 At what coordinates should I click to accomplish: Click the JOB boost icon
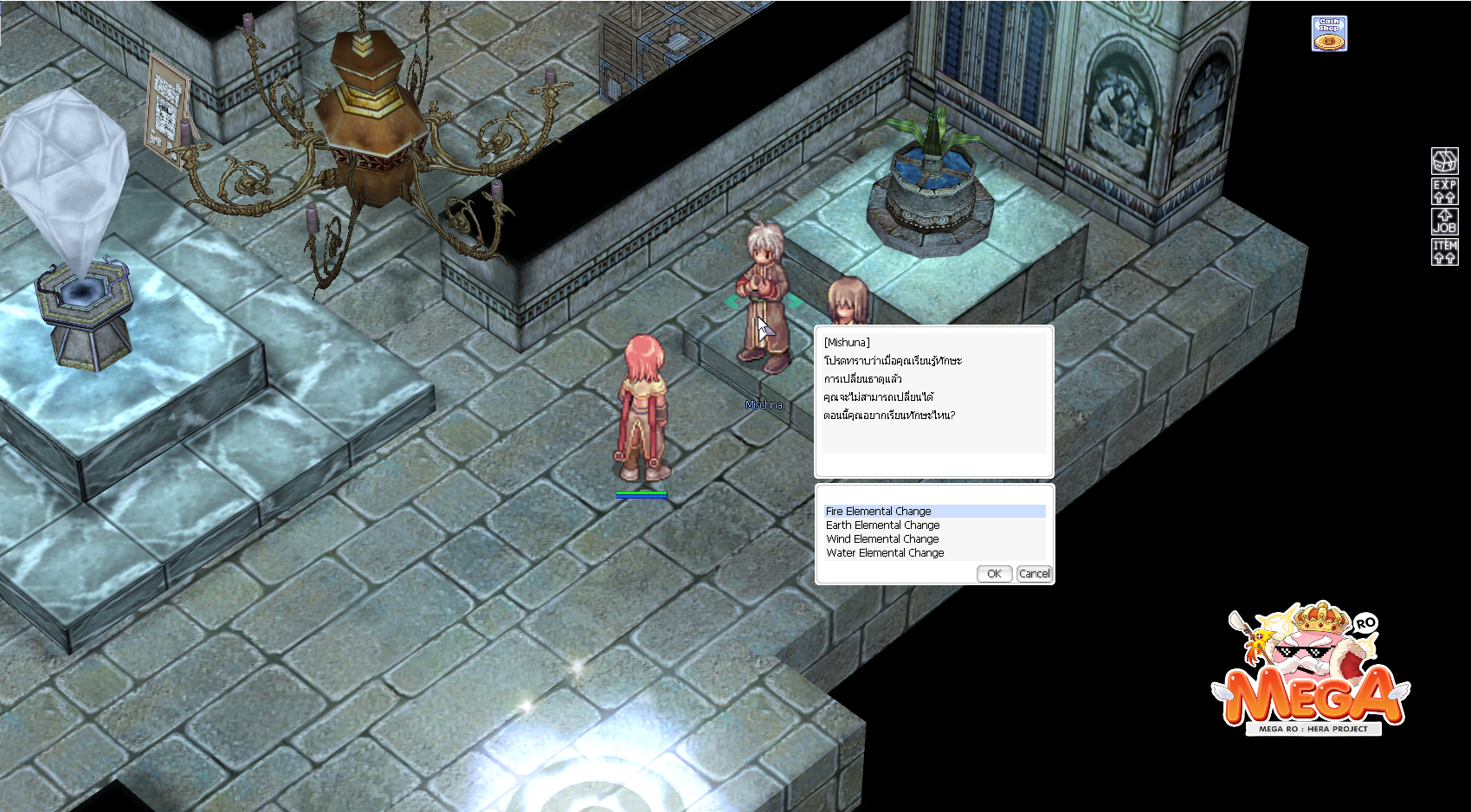[x=1444, y=222]
